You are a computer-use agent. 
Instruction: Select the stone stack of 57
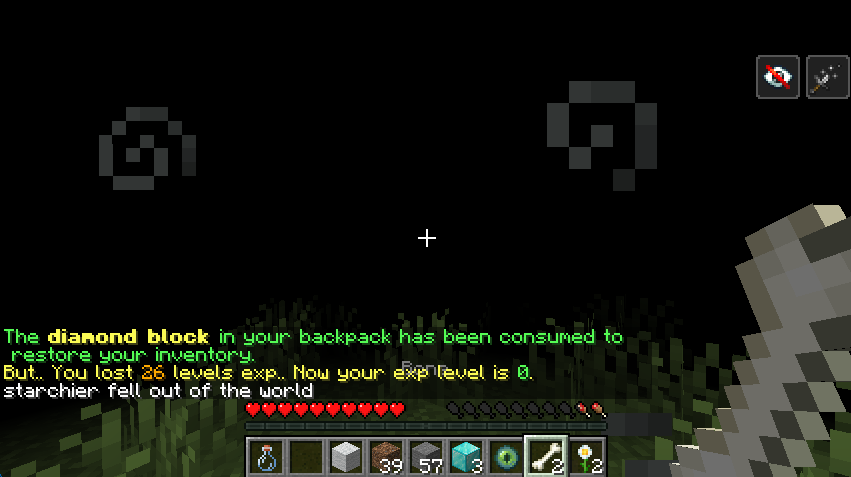(x=425, y=457)
